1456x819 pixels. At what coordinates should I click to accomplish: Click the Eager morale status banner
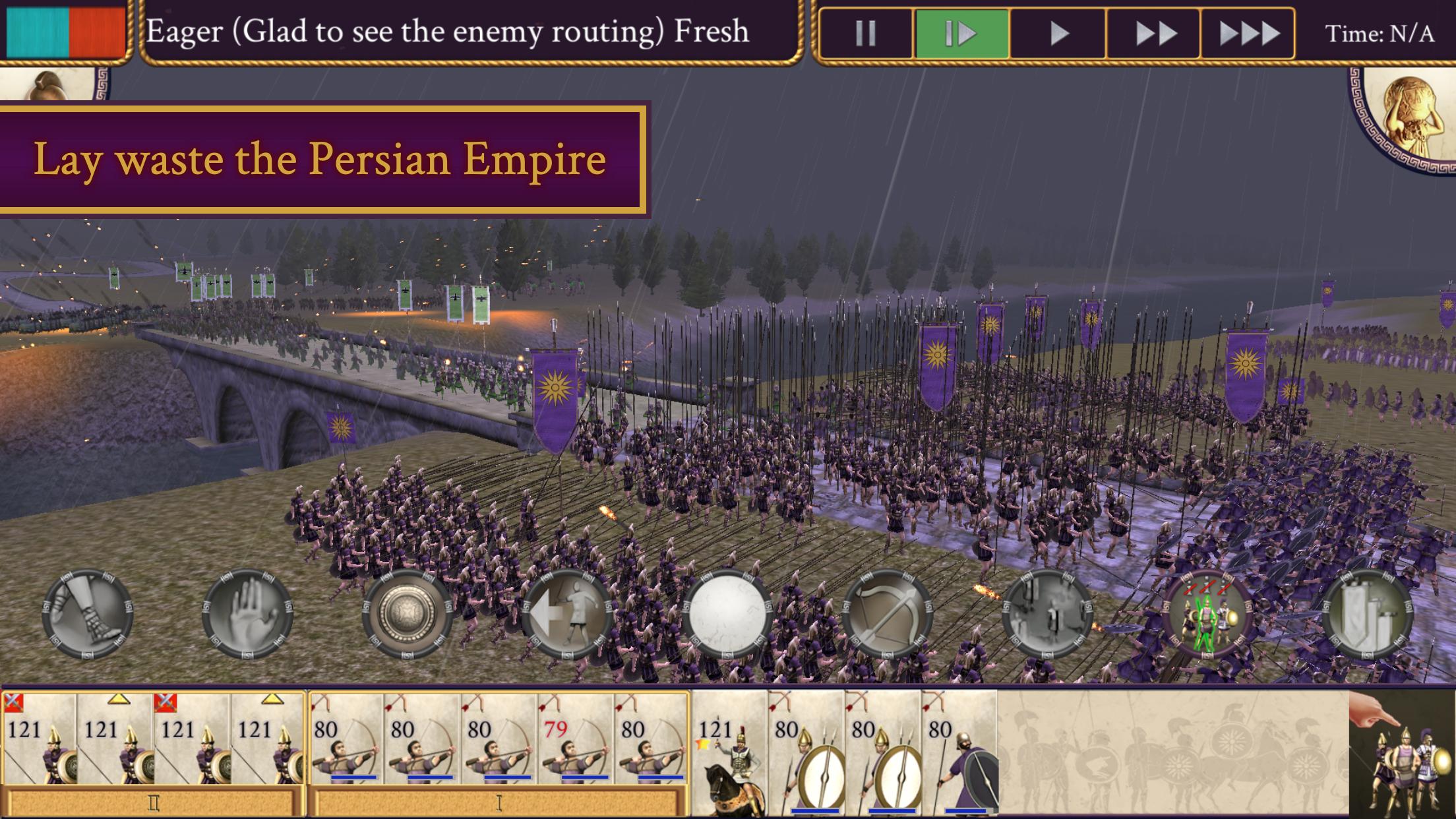tap(448, 30)
